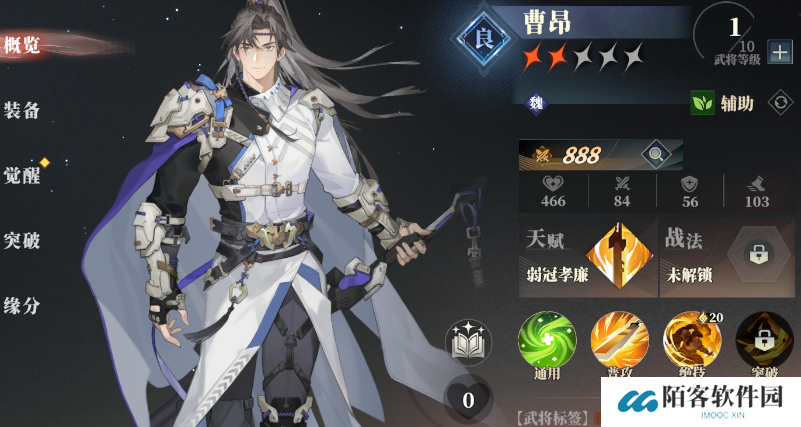Tap the 魏 faction emblem

(x=536, y=100)
